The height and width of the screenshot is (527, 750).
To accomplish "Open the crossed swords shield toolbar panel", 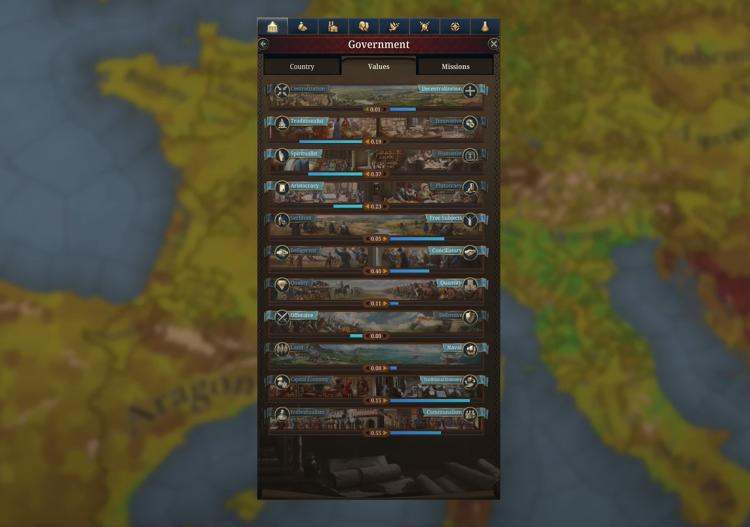I will [424, 26].
